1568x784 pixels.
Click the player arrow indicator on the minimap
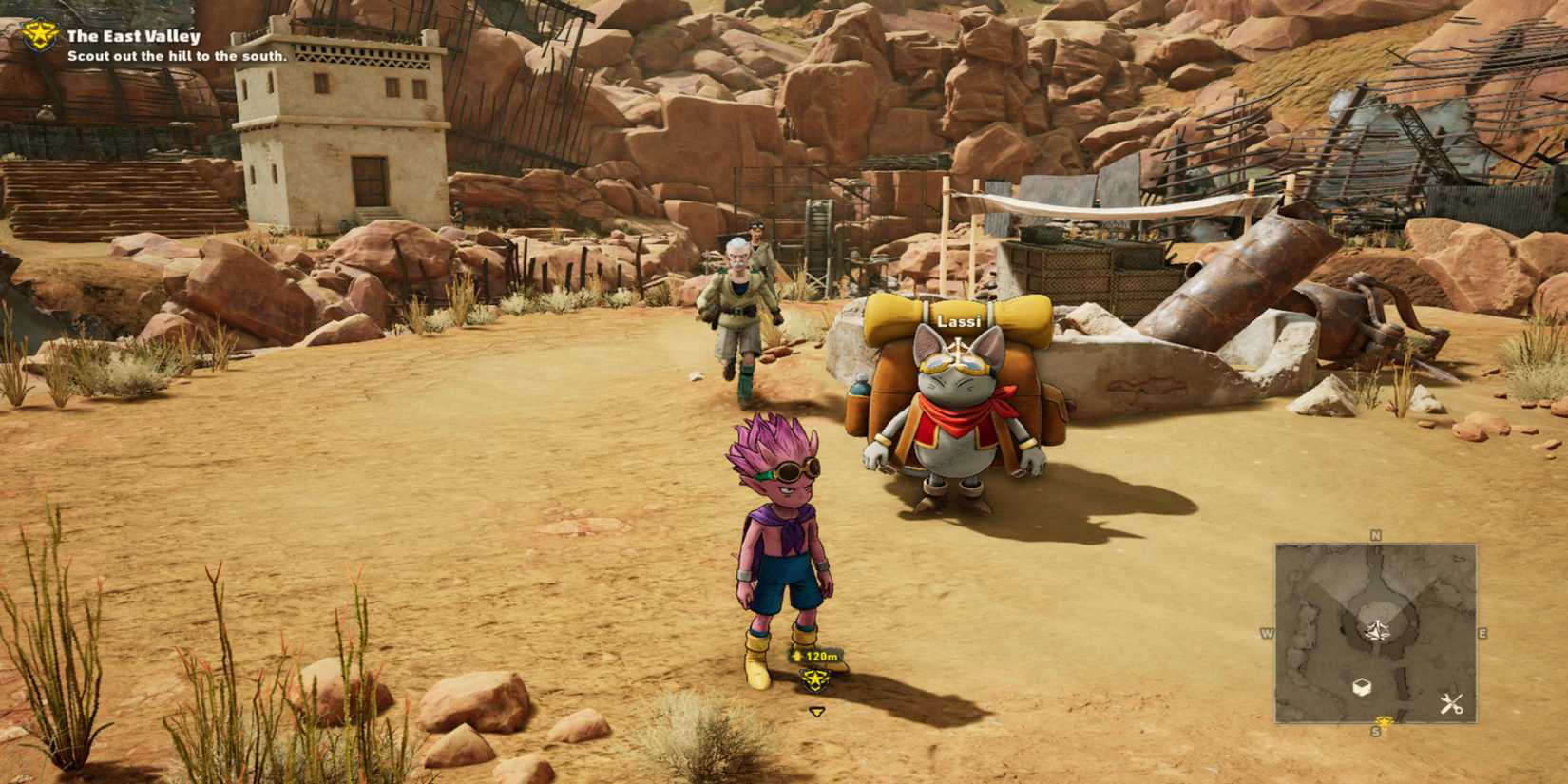click(x=1378, y=630)
